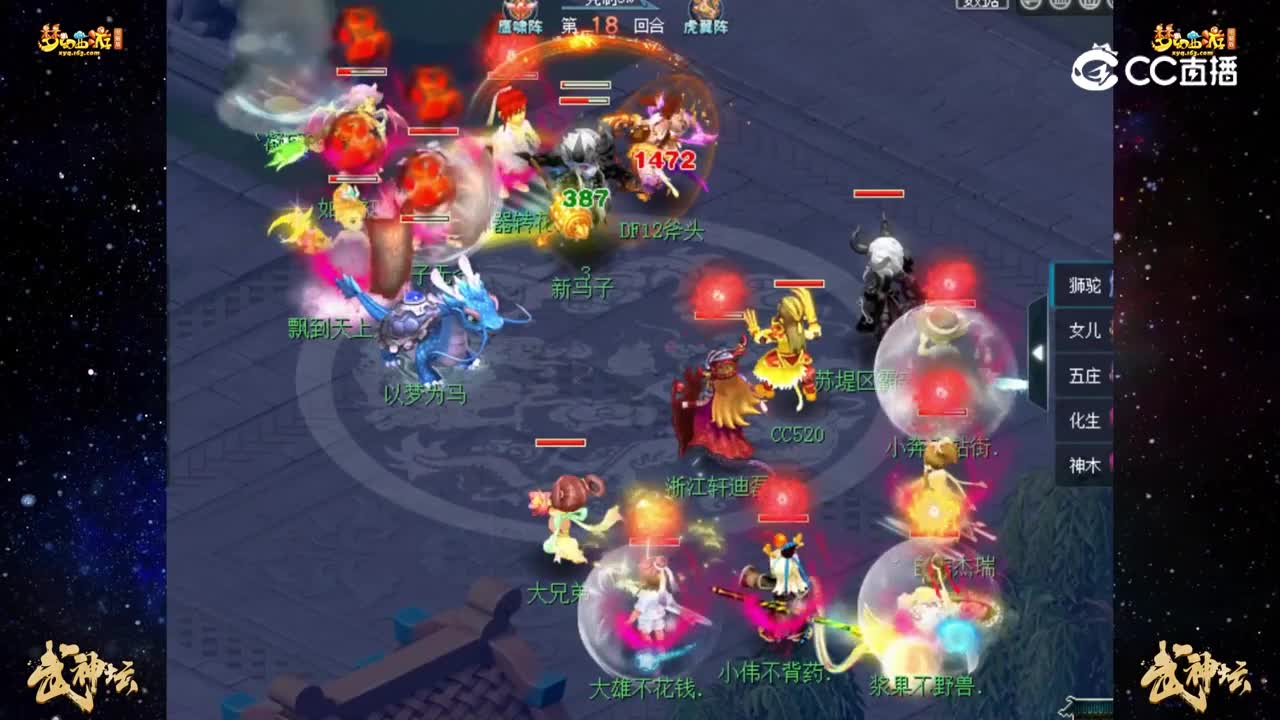Switch to the 狮驼 tab

(1085, 284)
